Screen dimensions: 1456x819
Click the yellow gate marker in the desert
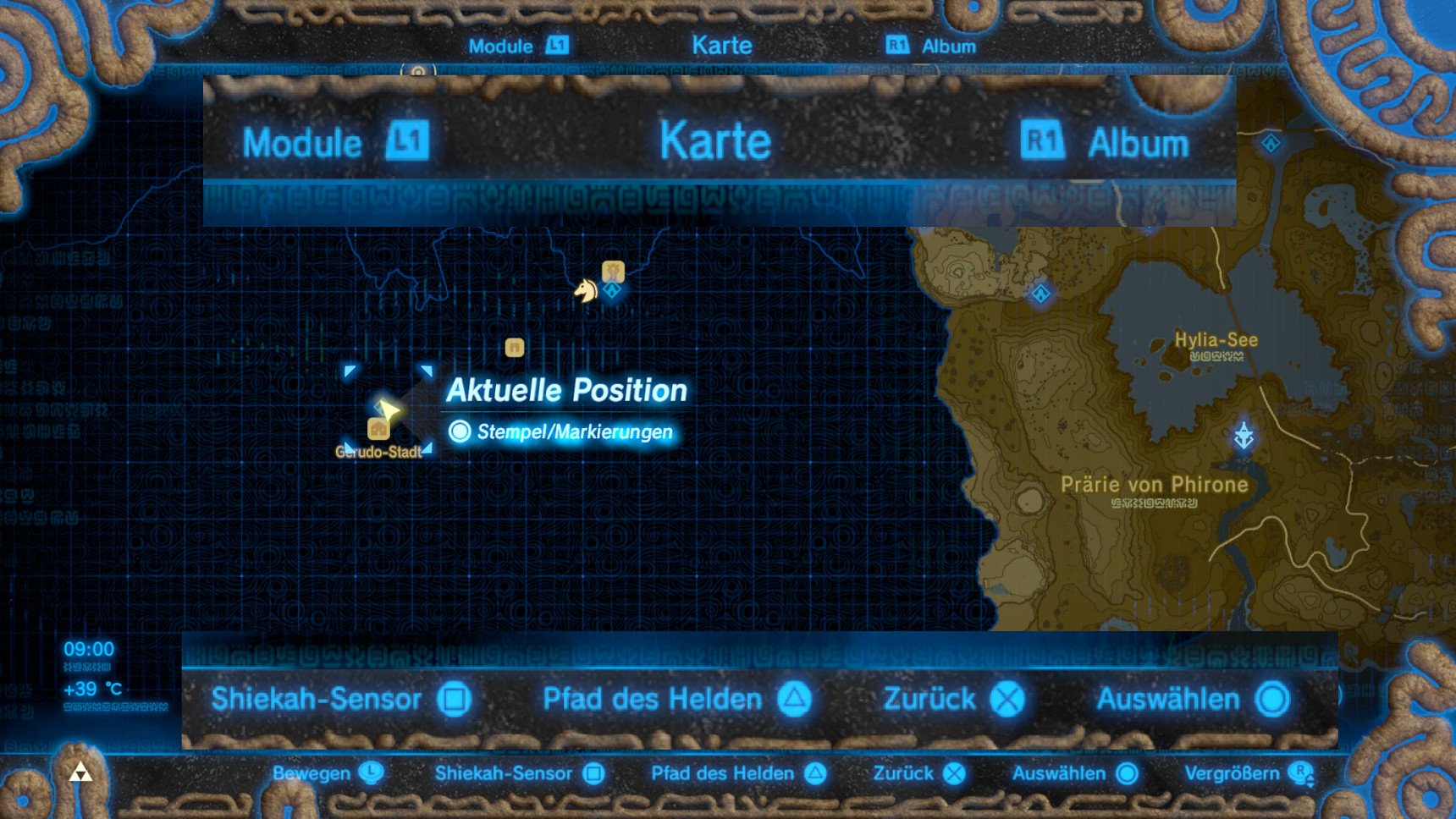tap(515, 348)
